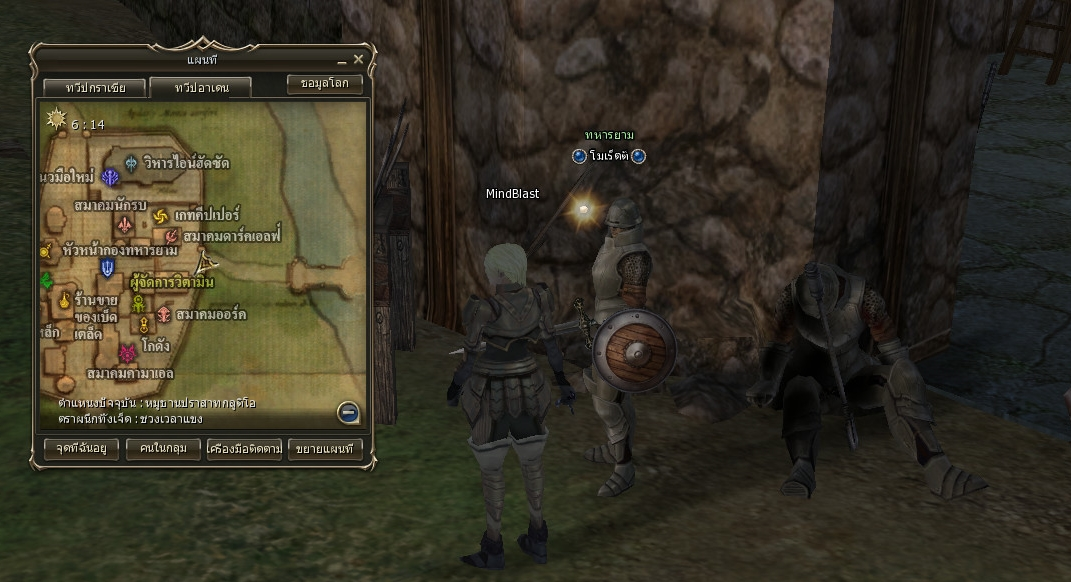
Task: Open the เครื่องมือติดตาม tracking tool
Action: pyautogui.click(x=244, y=448)
